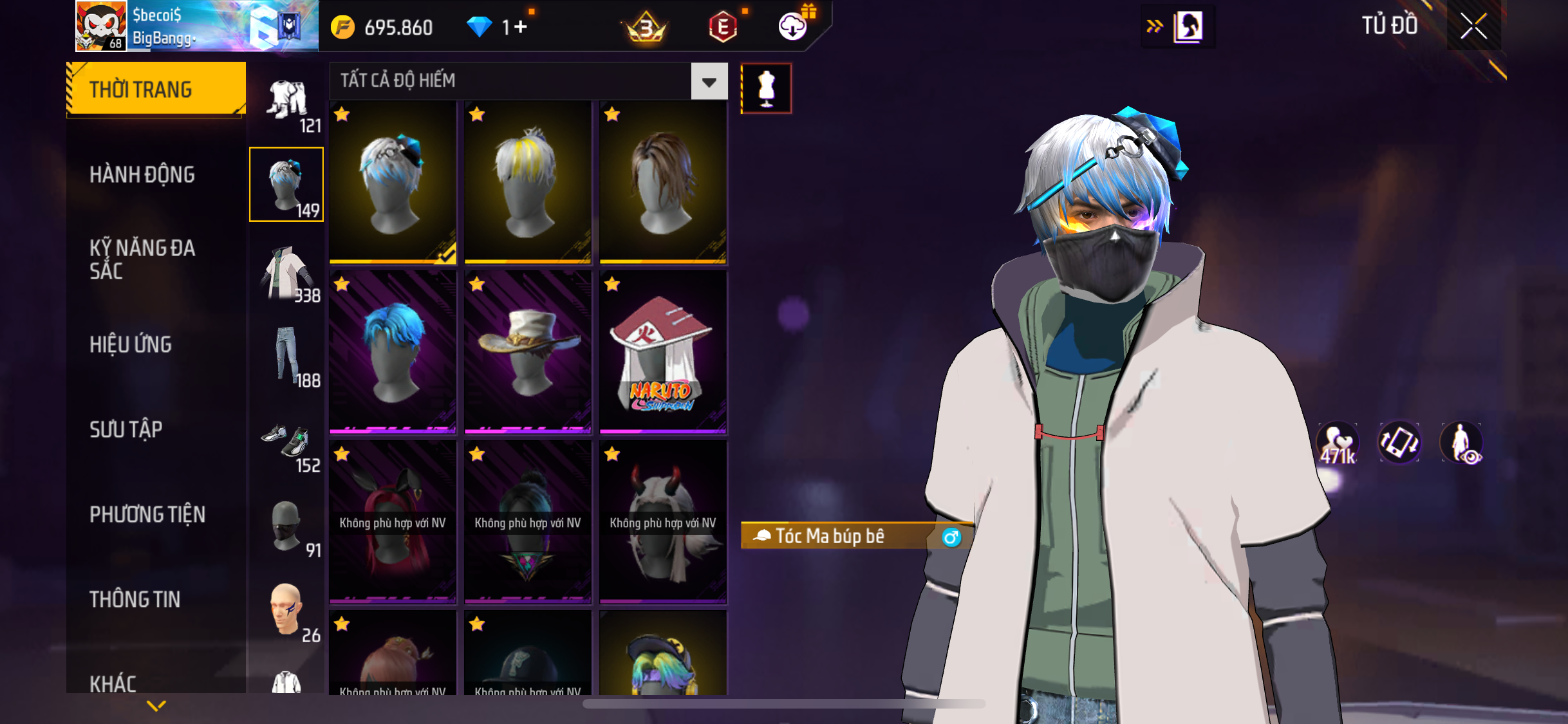The width and height of the screenshot is (1568, 724).
Task: Close the wardrobe with the X button
Action: [x=1473, y=26]
